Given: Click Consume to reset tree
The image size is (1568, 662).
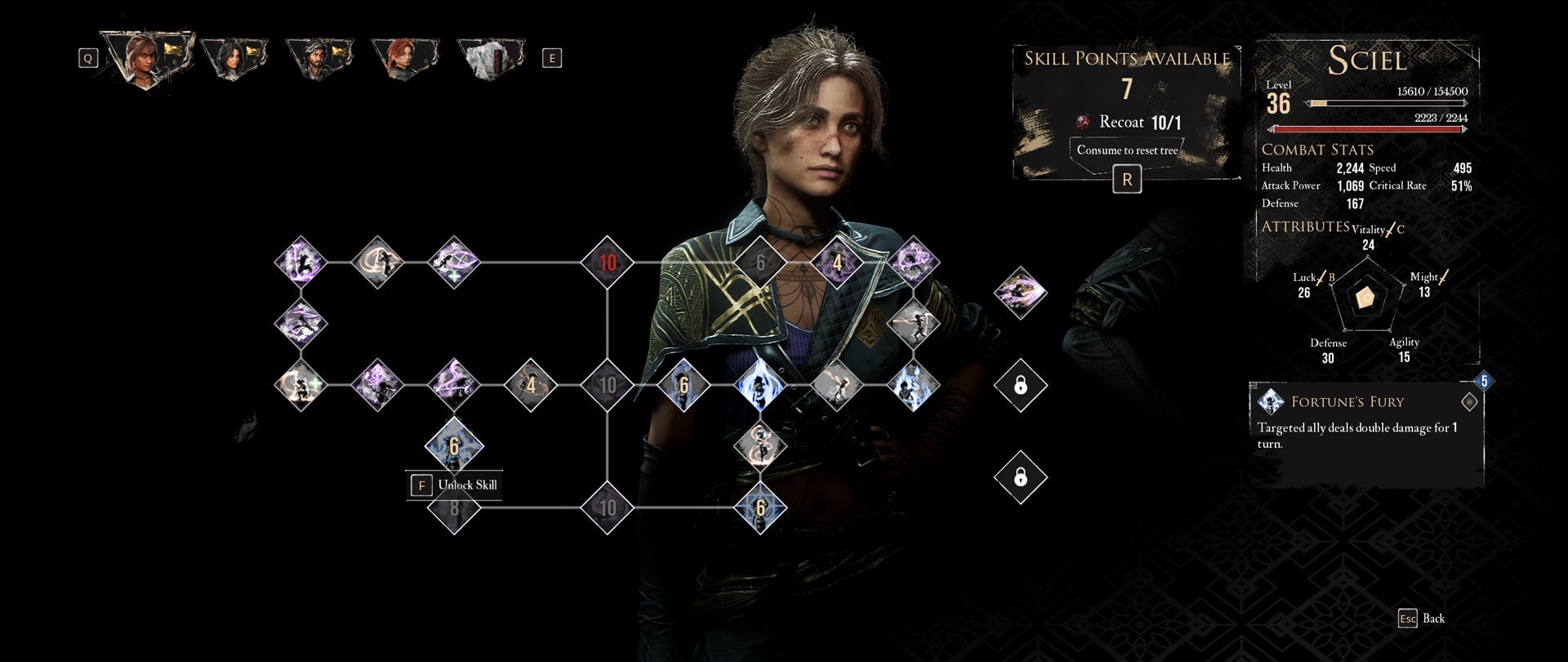Looking at the screenshot, I should tap(1127, 150).
